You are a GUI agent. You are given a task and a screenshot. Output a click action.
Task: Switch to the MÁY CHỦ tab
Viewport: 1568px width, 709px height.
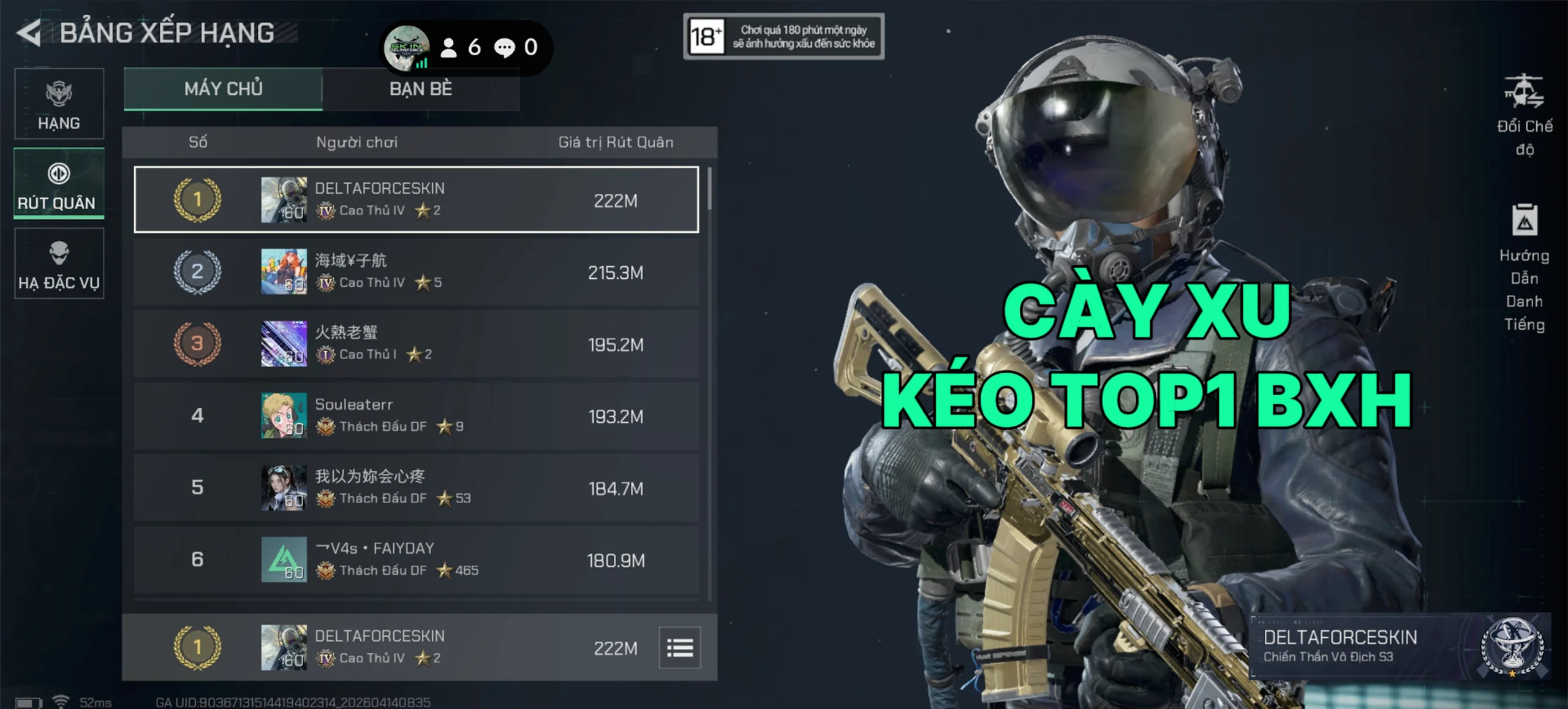pyautogui.click(x=223, y=89)
